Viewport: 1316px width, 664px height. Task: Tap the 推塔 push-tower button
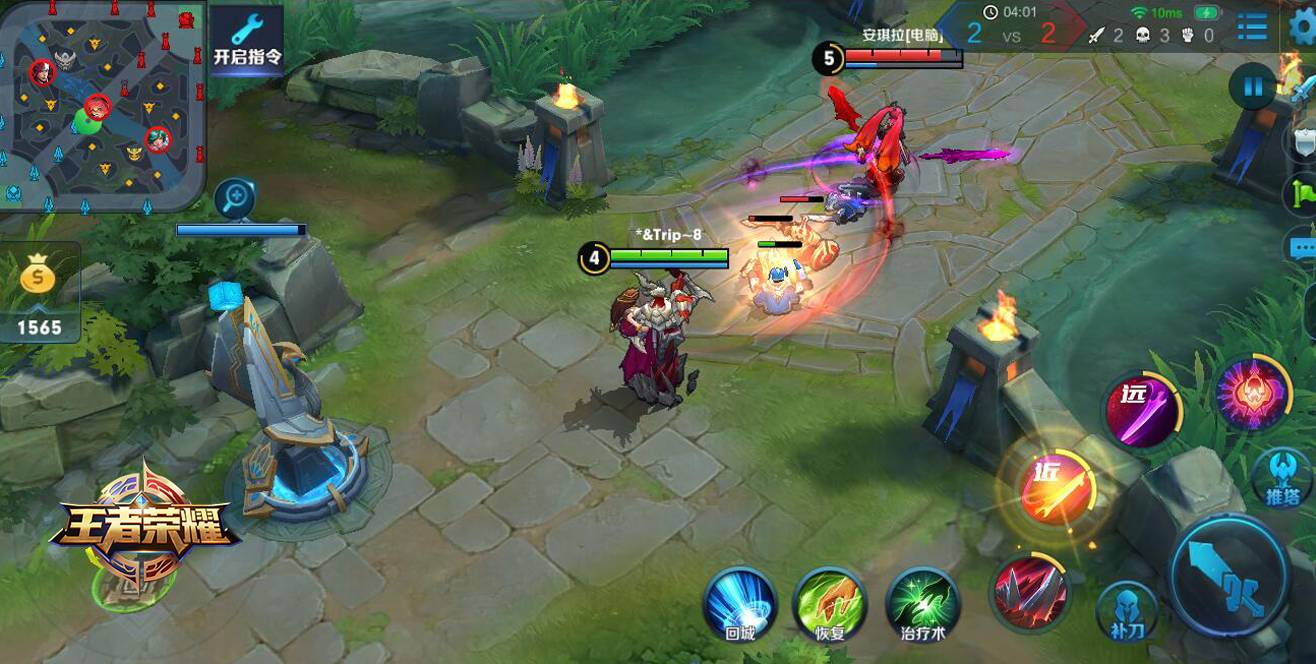coord(1281,478)
